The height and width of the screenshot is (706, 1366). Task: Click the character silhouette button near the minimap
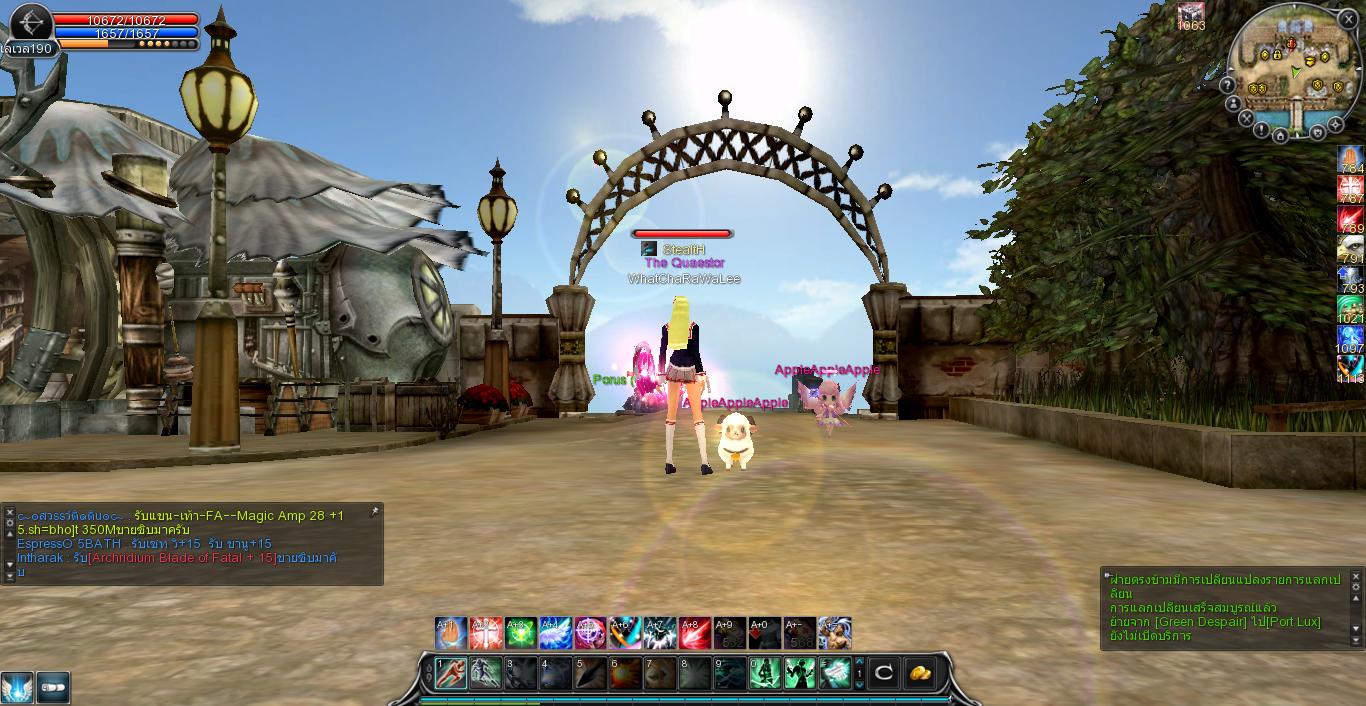point(1235,103)
